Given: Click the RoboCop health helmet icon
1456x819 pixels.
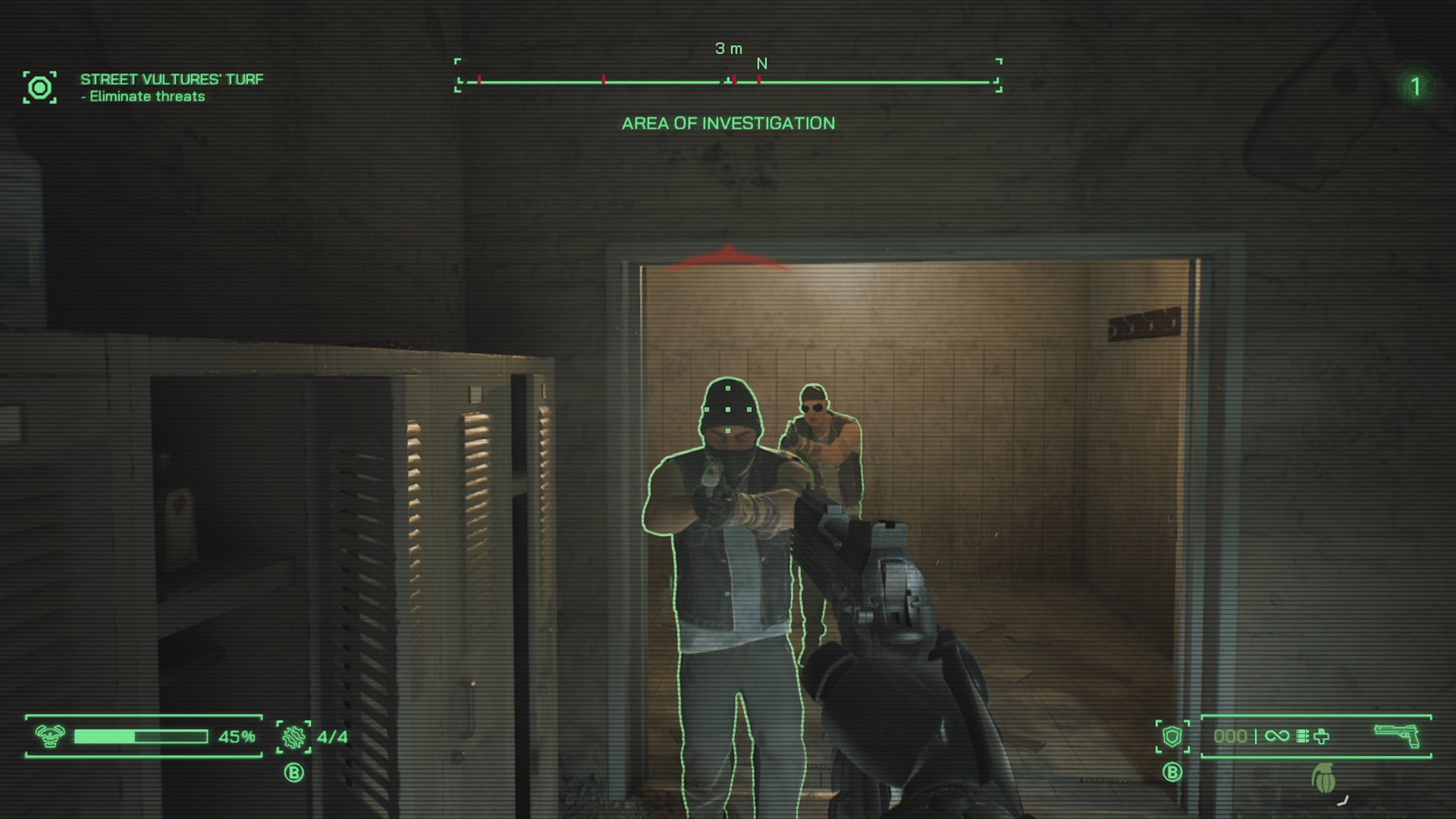Looking at the screenshot, I should 50,736.
